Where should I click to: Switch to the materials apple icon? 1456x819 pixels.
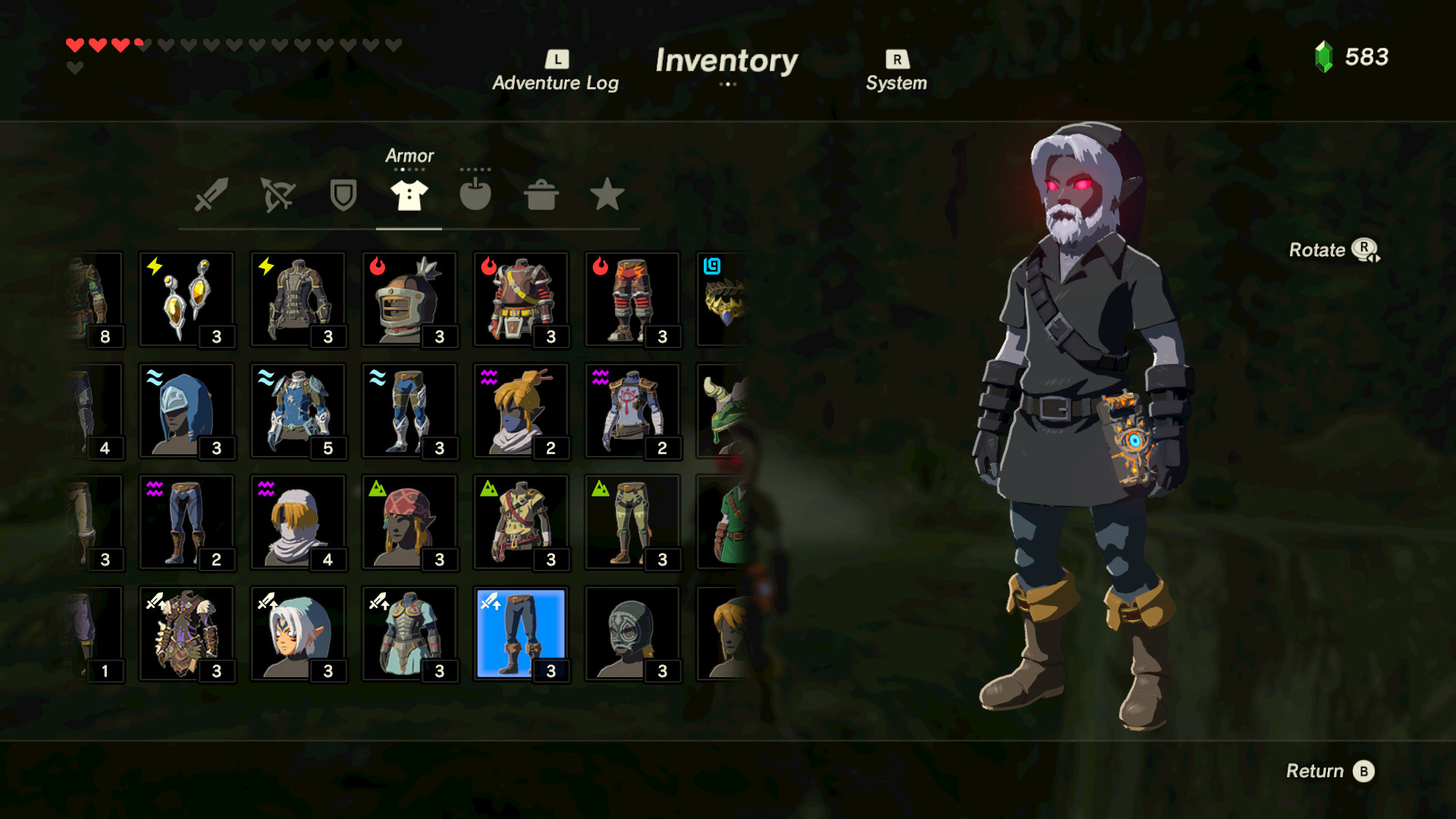click(x=475, y=195)
